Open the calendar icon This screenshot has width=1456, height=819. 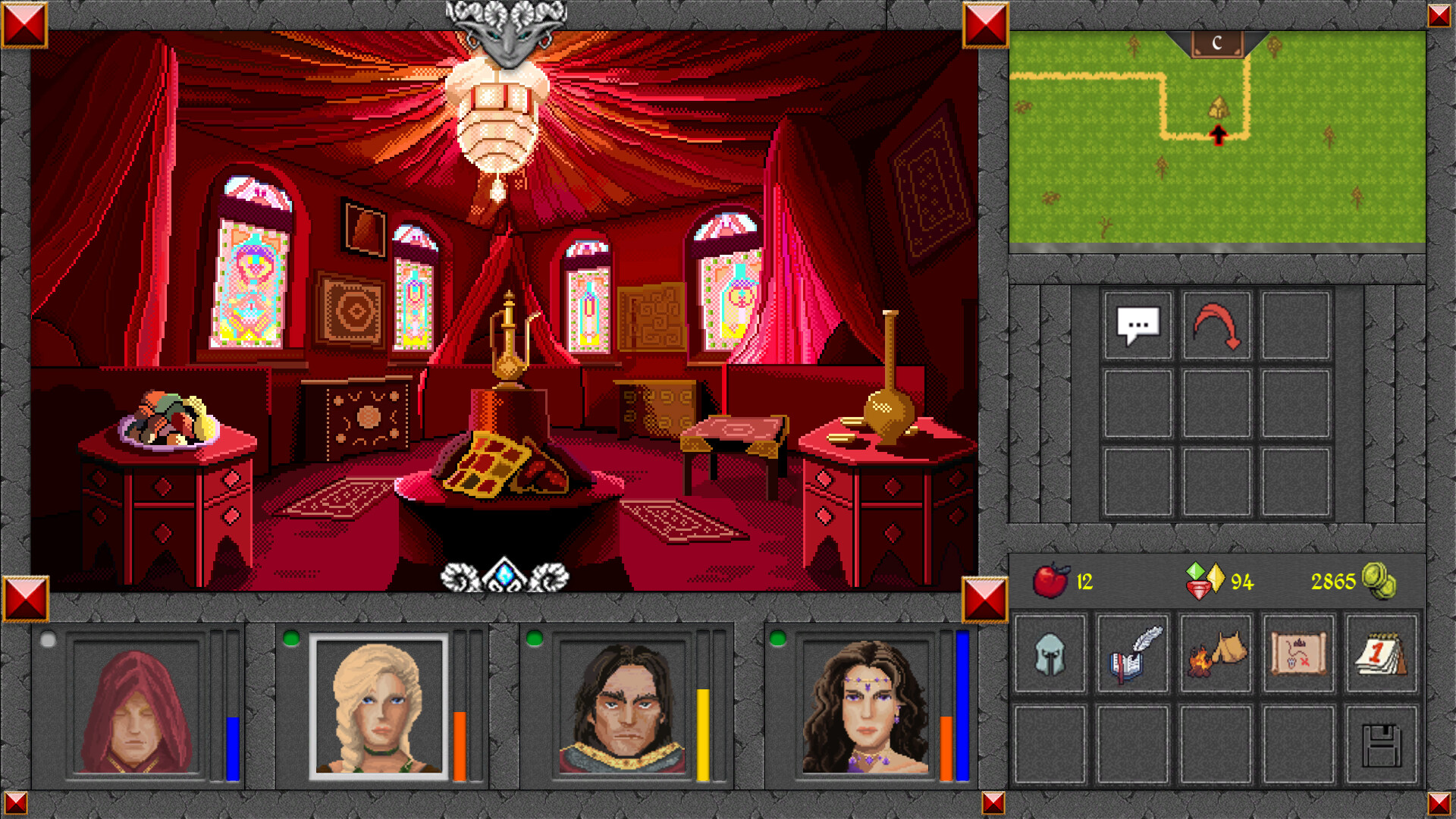[1382, 655]
